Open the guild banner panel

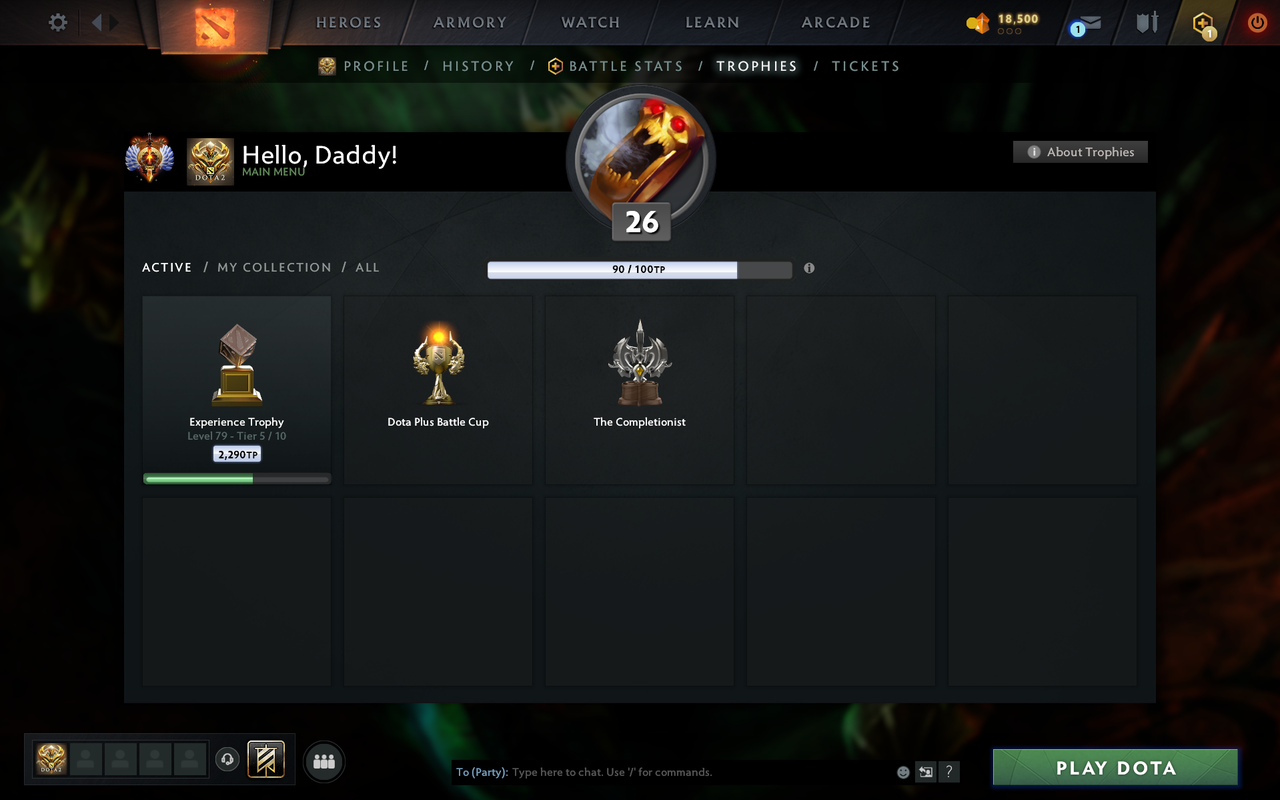tap(265, 760)
